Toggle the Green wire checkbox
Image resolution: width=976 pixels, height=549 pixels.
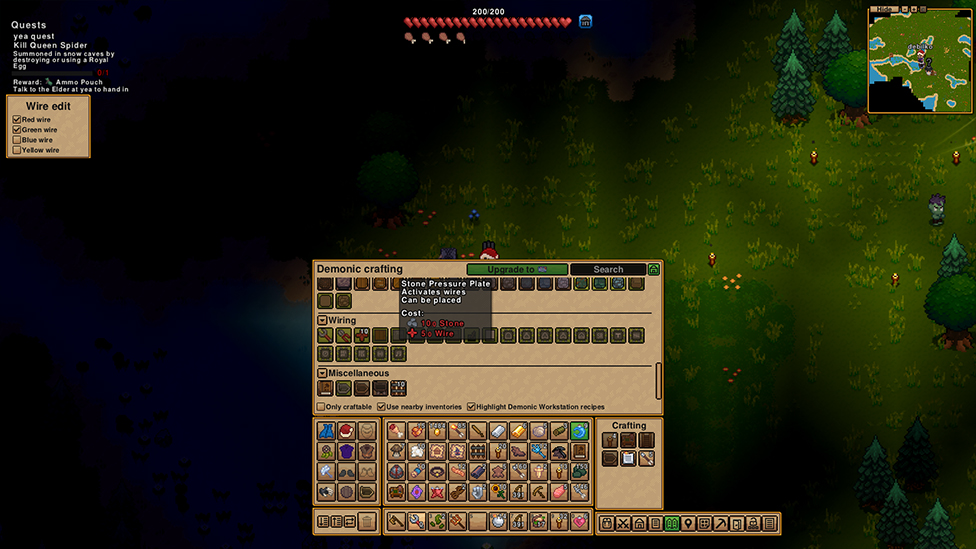point(17,130)
